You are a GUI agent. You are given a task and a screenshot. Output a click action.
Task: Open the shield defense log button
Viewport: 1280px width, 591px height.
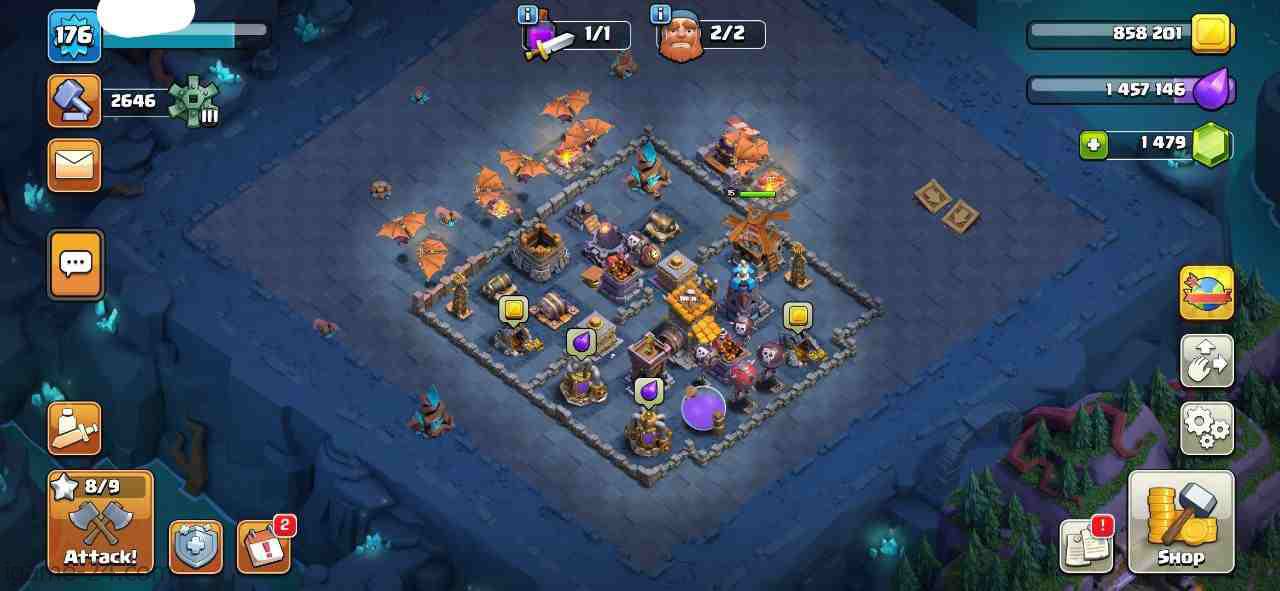pyautogui.click(x=196, y=548)
